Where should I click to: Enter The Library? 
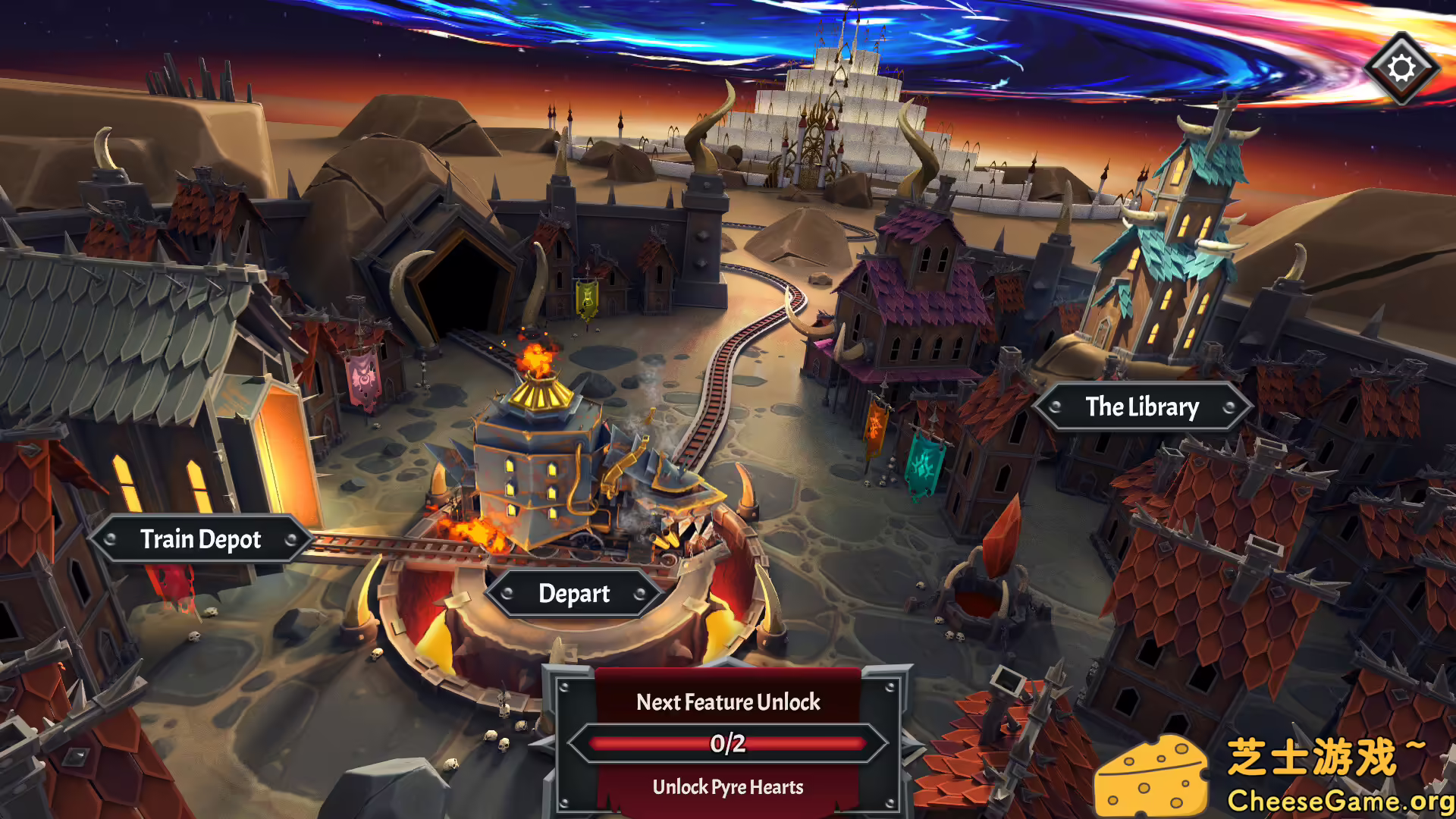pyautogui.click(x=1142, y=407)
